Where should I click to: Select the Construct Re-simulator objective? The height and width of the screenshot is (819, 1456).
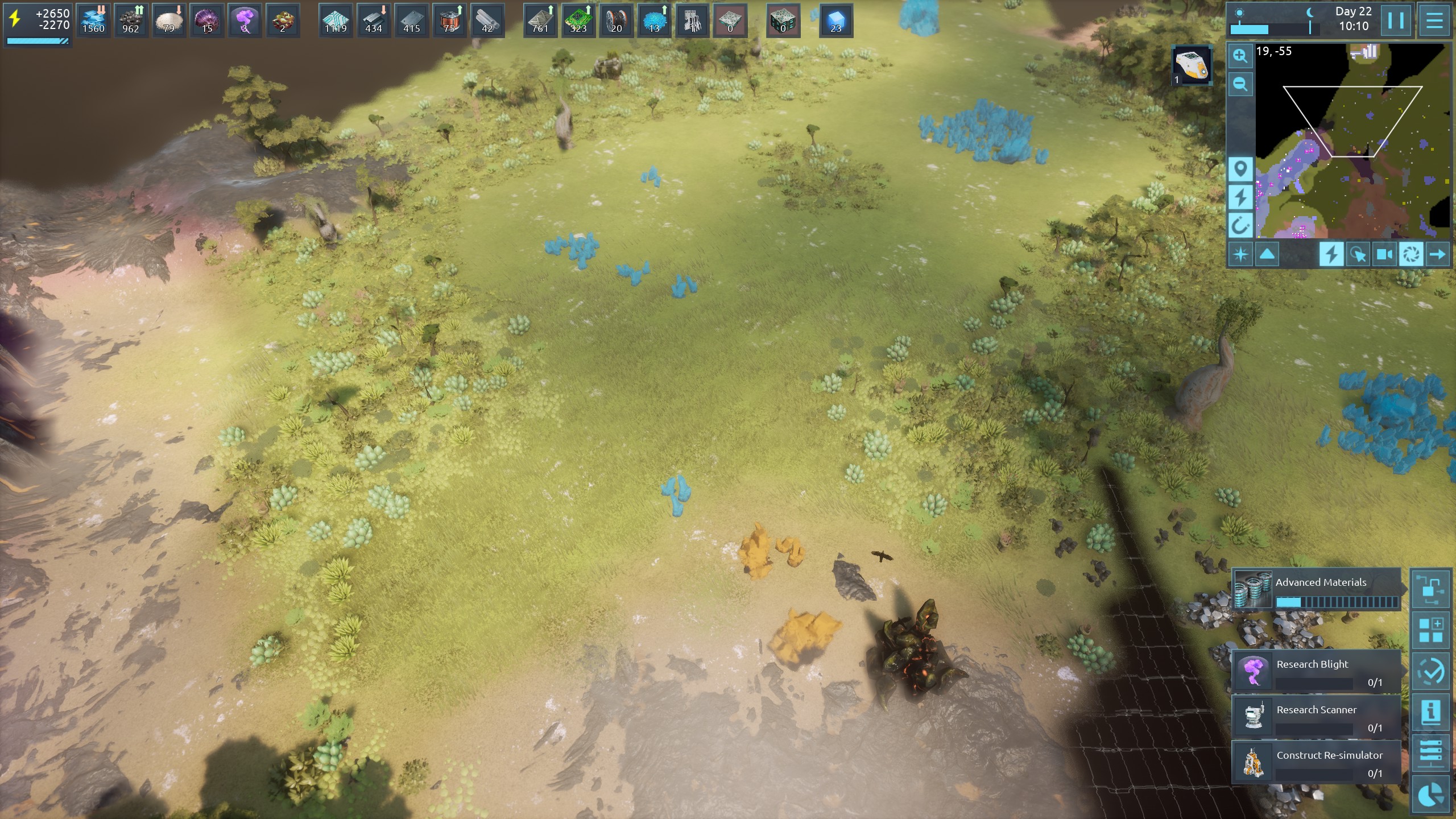point(1316,763)
